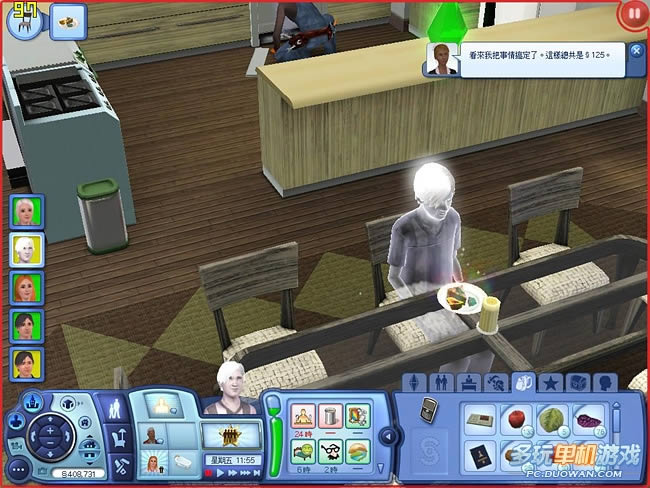Switch to the relationships tab
The image size is (650, 488).
tap(440, 382)
